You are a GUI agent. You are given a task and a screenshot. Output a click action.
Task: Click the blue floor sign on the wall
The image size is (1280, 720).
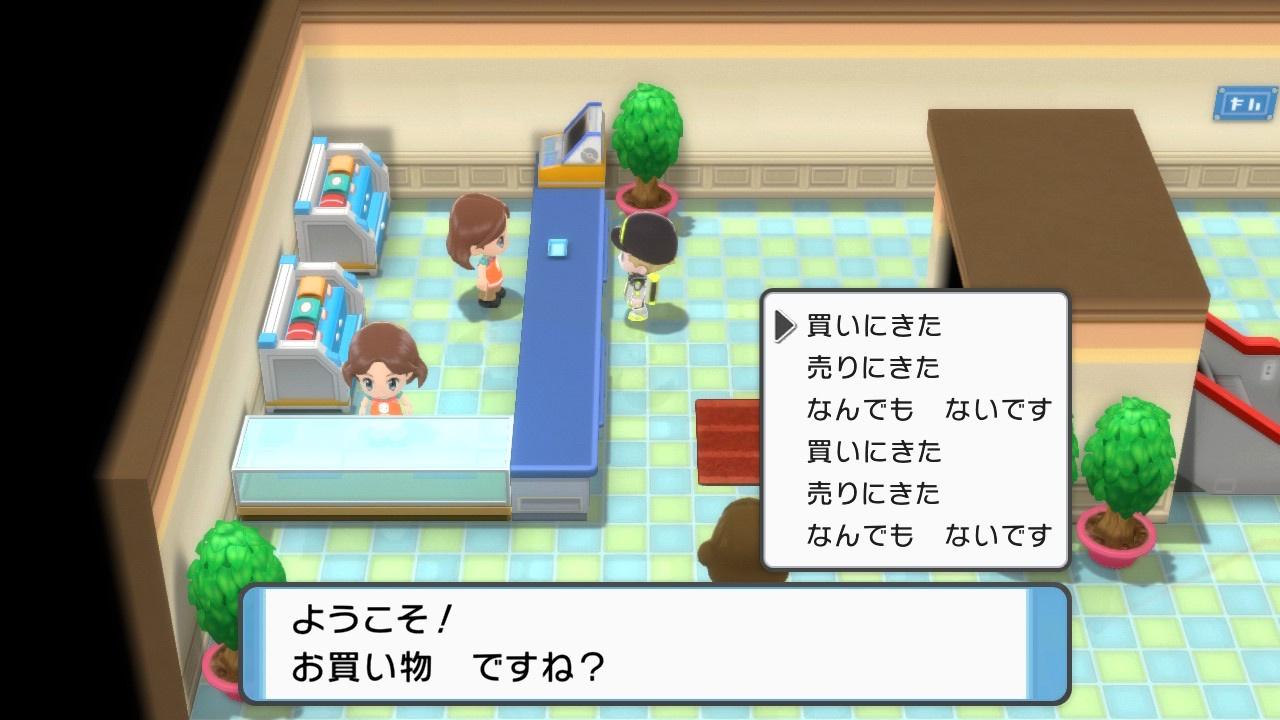coord(1245,100)
